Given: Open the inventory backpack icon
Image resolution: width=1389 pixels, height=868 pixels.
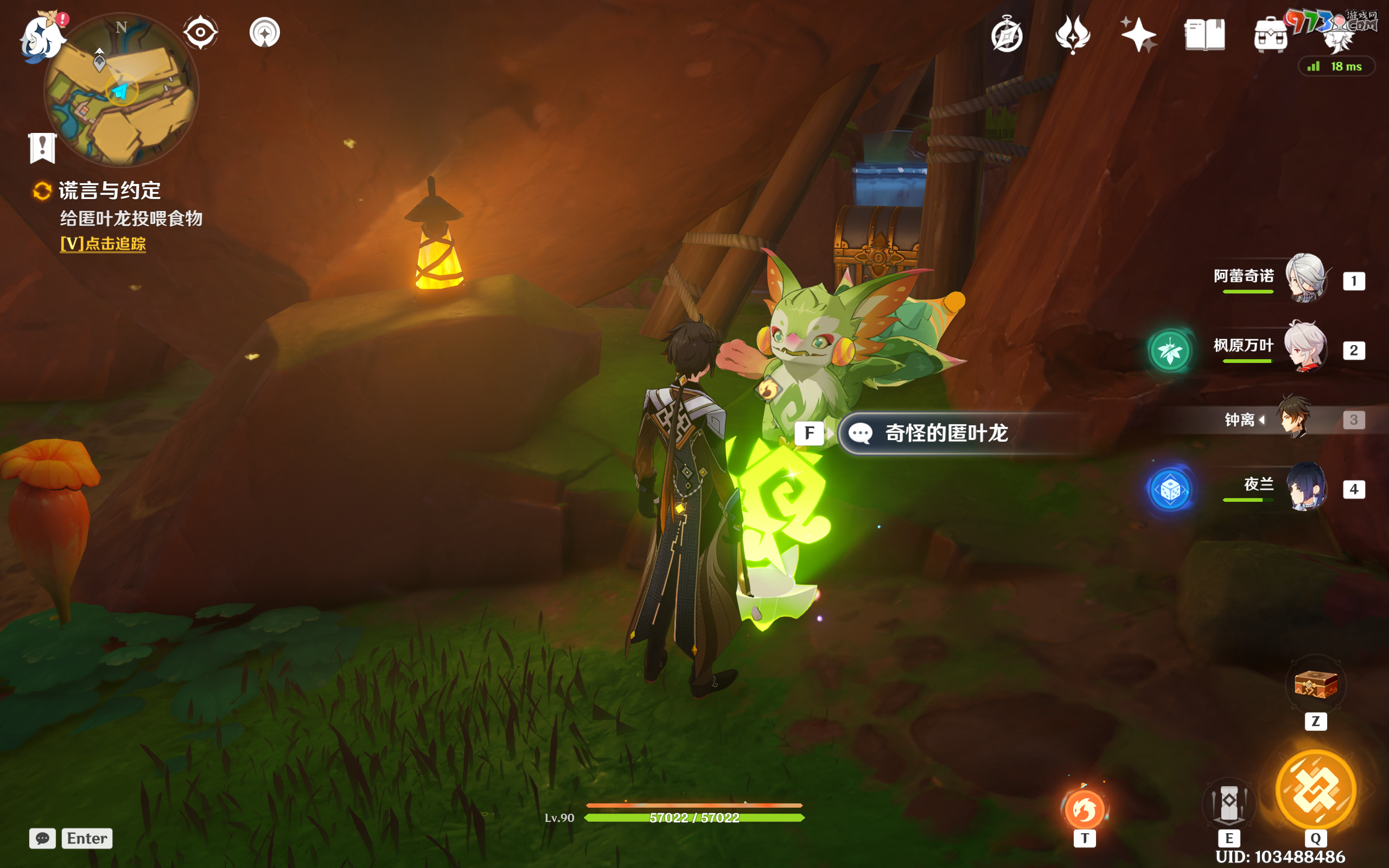Looking at the screenshot, I should pos(1270,36).
